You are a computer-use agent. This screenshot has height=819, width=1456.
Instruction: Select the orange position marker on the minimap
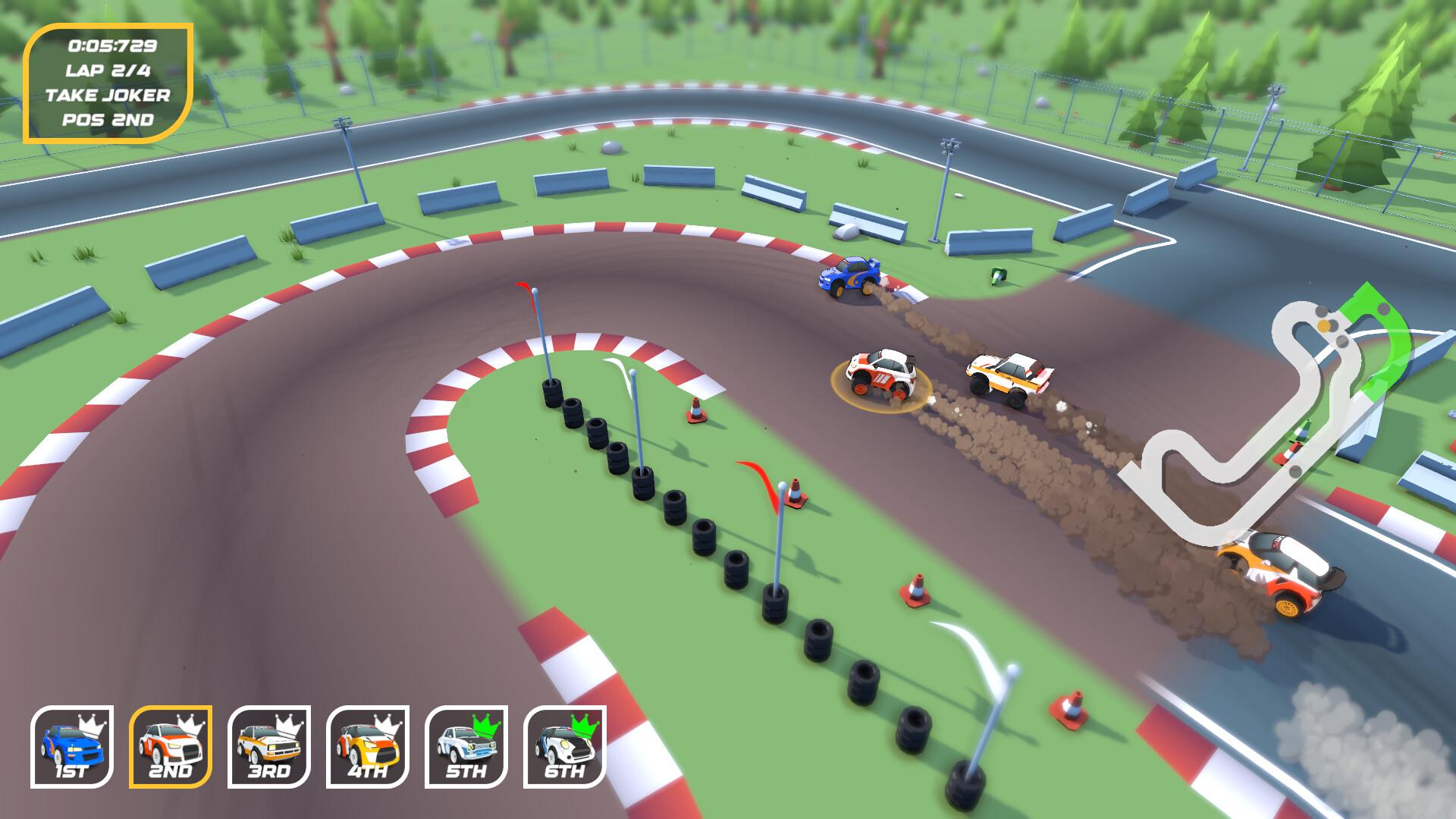point(1323,325)
